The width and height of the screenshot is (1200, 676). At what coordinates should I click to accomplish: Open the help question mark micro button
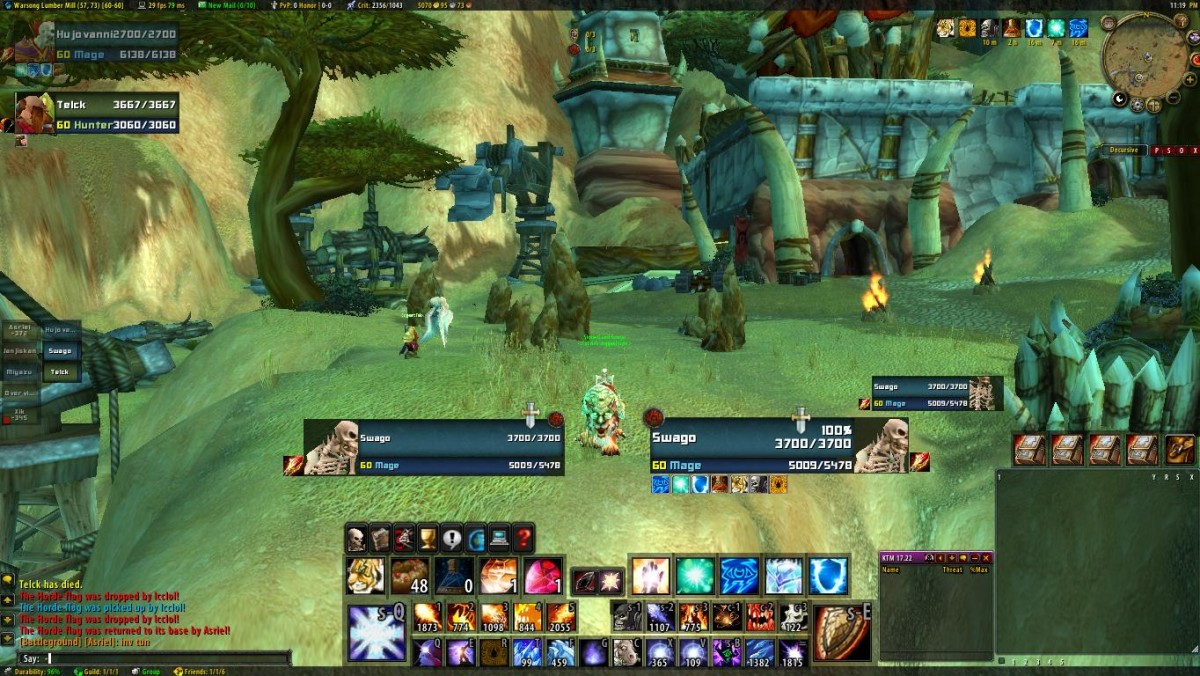(x=523, y=540)
